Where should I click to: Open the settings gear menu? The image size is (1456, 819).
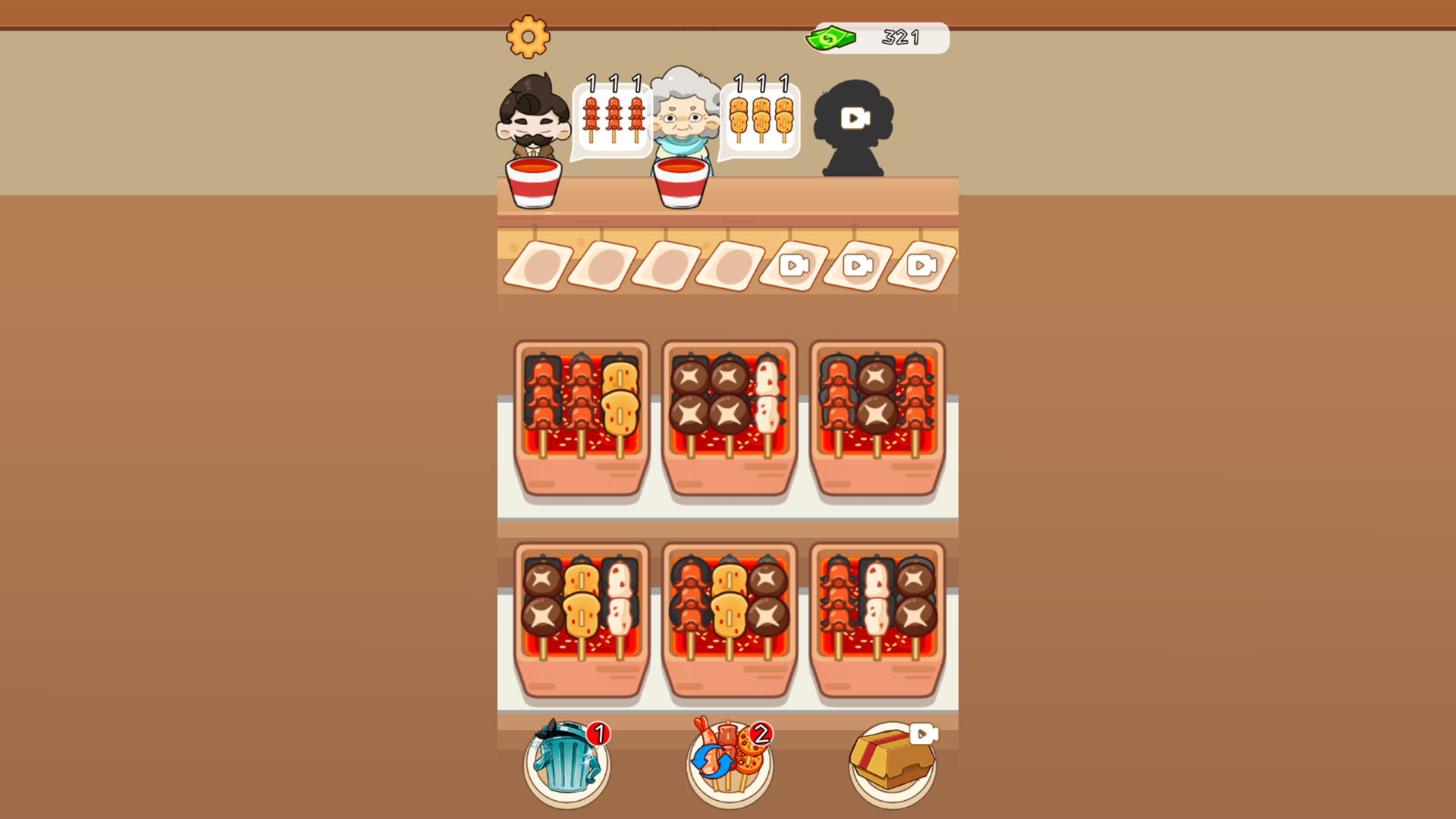point(529,36)
